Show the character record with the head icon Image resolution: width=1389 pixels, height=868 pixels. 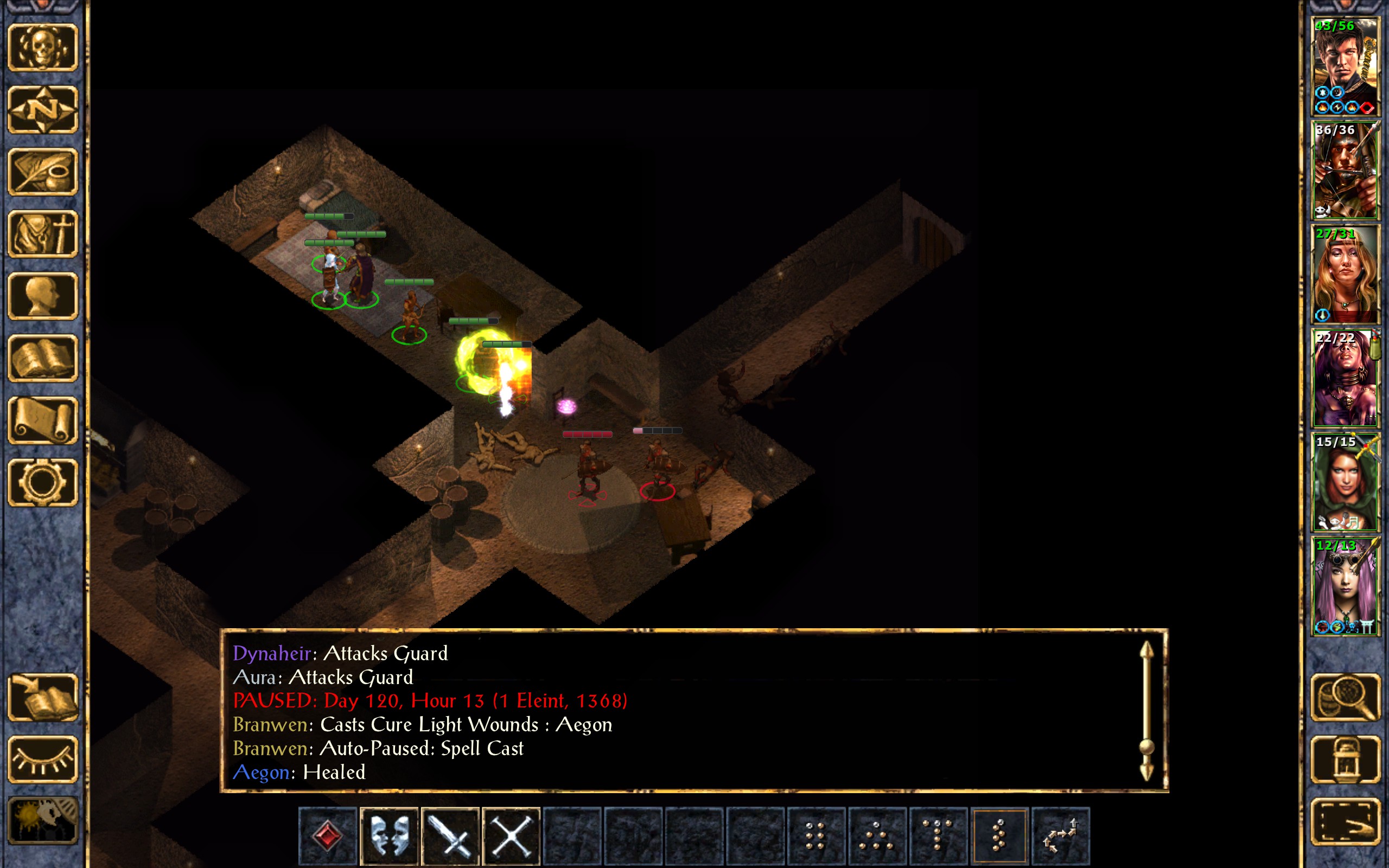tap(42, 296)
